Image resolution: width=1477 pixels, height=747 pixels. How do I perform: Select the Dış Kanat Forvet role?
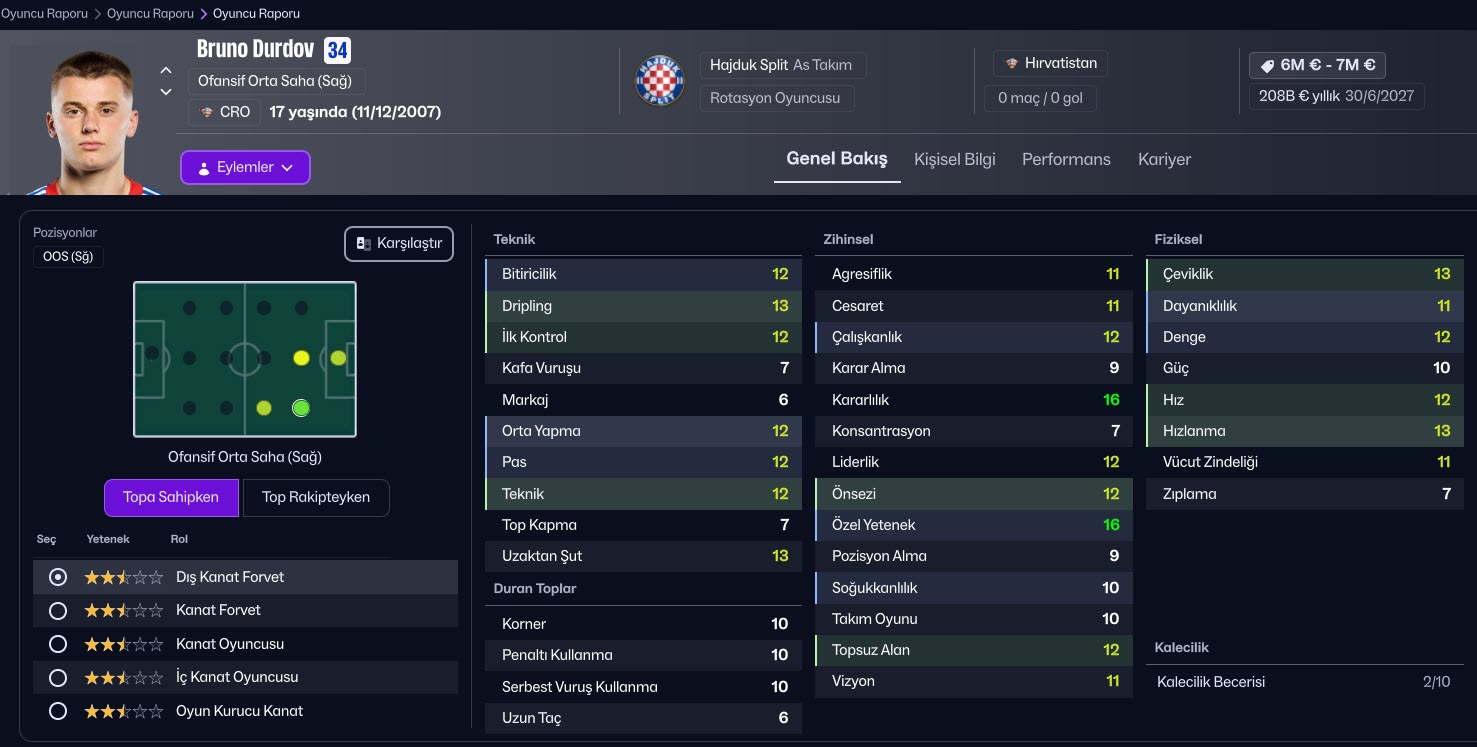(x=58, y=577)
